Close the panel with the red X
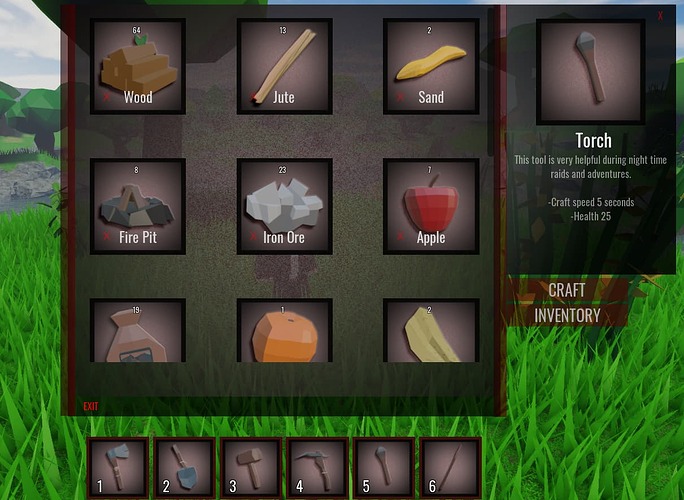The width and height of the screenshot is (684, 500). [660, 15]
